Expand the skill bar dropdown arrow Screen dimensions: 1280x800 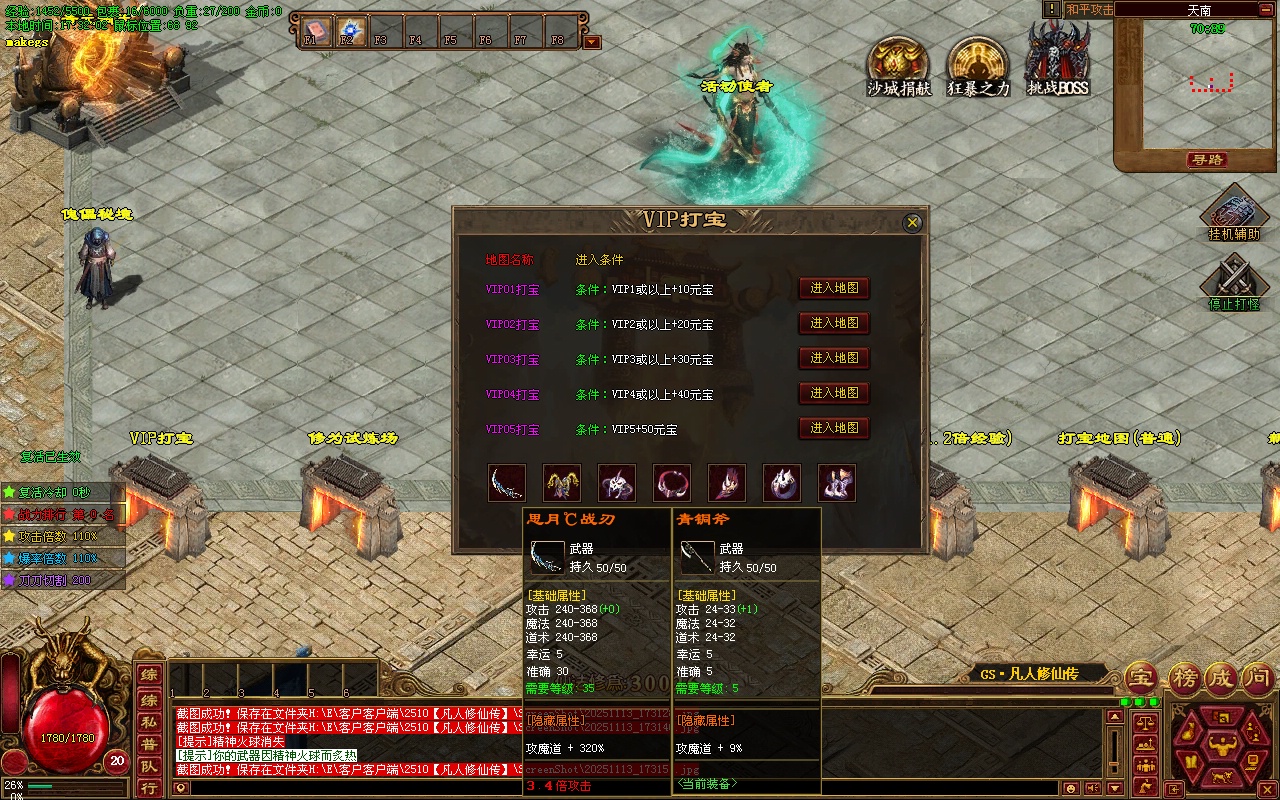(x=592, y=42)
